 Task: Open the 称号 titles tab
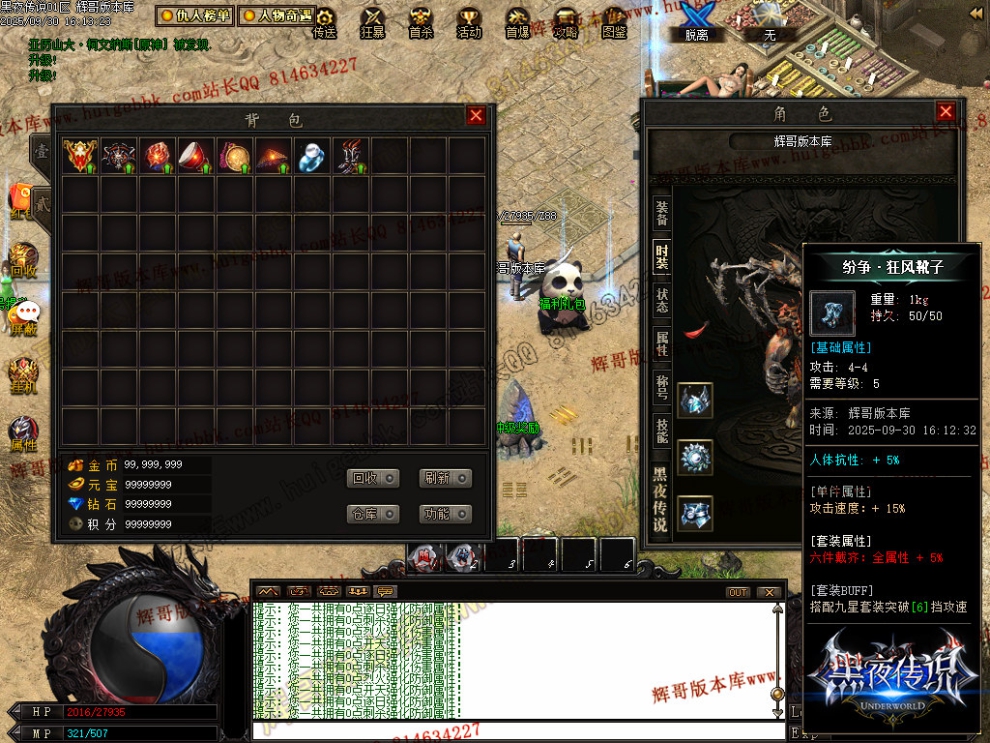pos(661,387)
